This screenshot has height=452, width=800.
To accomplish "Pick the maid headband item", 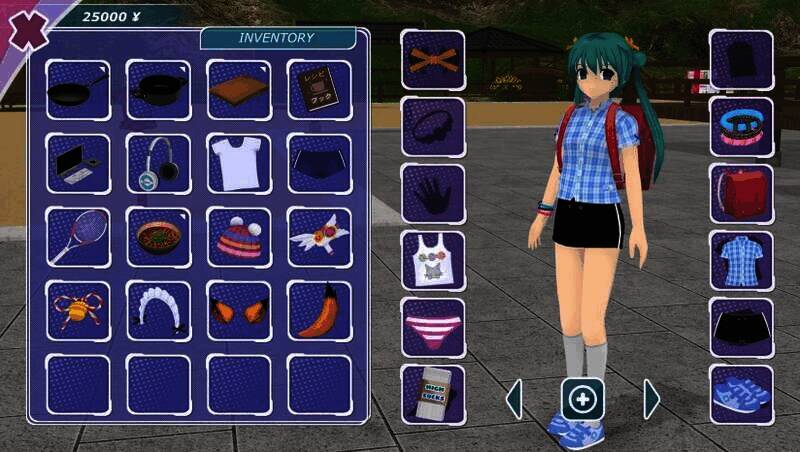I will pyautogui.click(x=158, y=310).
